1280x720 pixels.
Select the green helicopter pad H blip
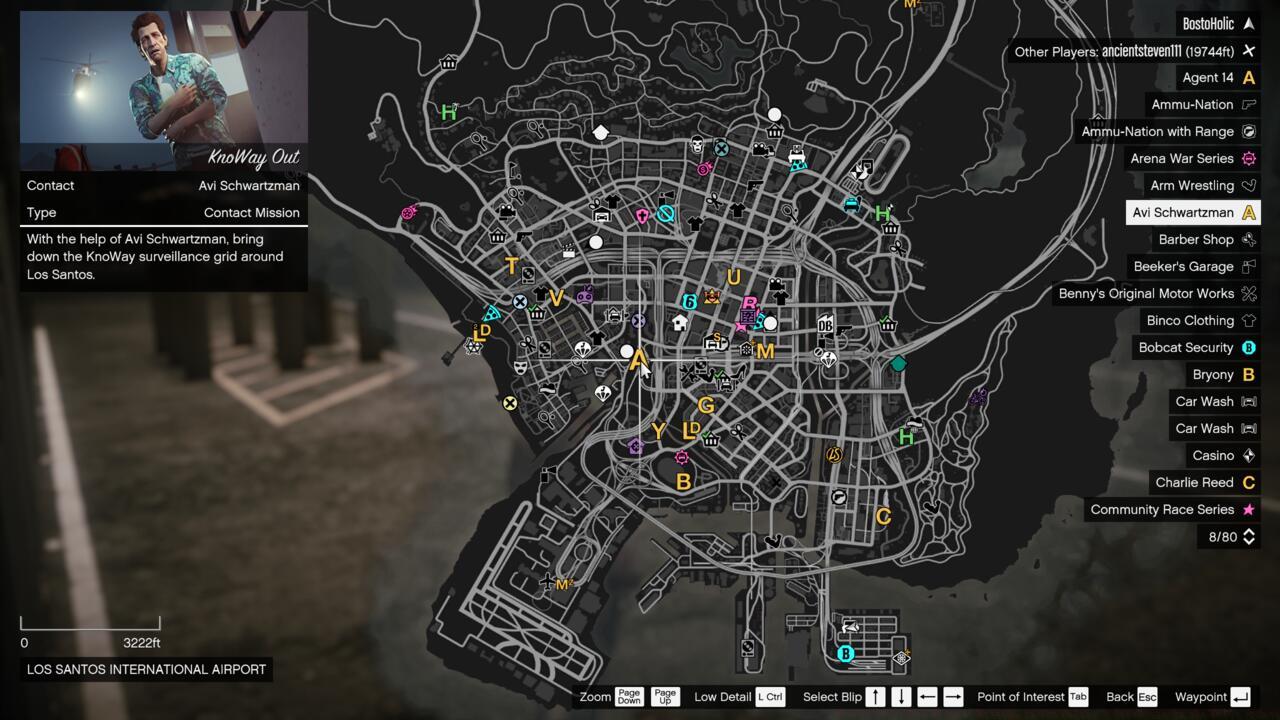pyautogui.click(x=904, y=437)
